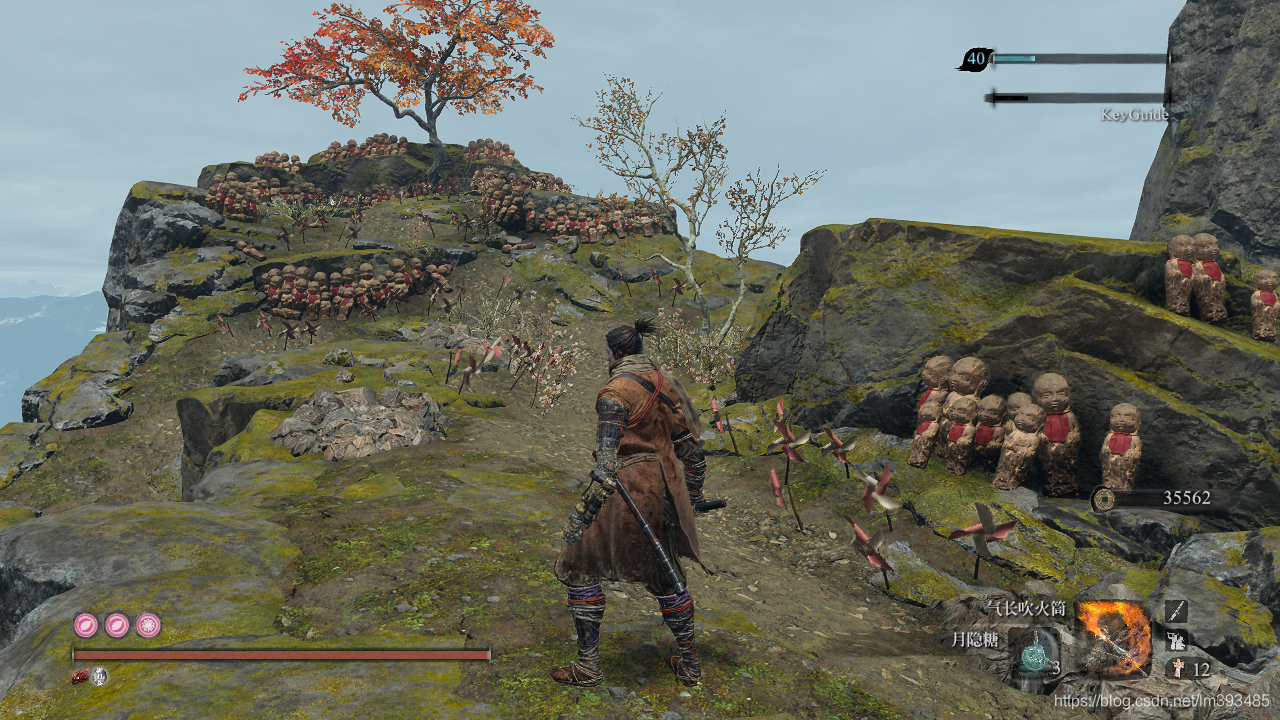Click the blossom-patterned resurrection node
The image size is (1280, 720).
click(x=149, y=626)
